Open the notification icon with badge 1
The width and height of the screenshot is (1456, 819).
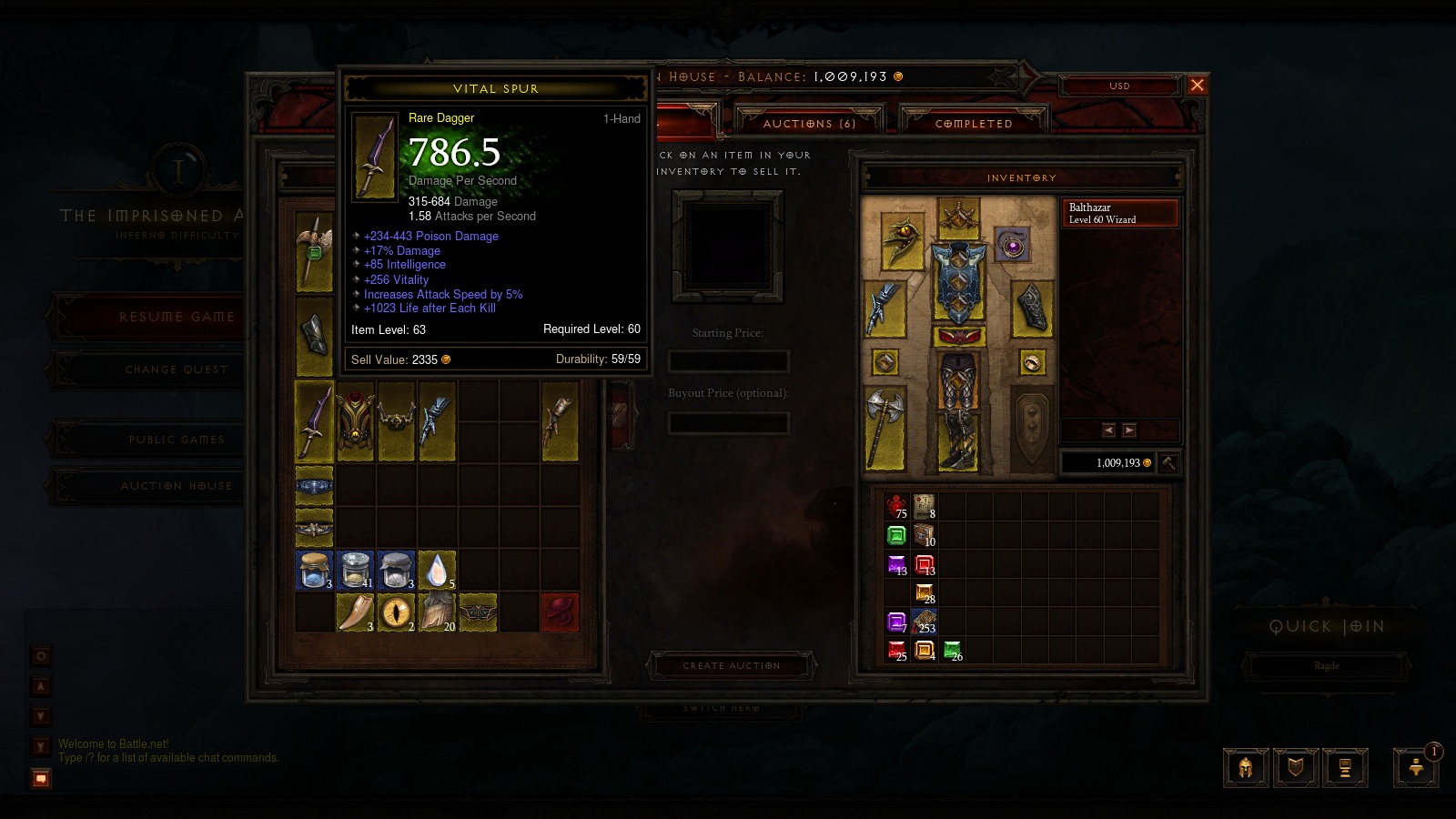coord(1416,767)
